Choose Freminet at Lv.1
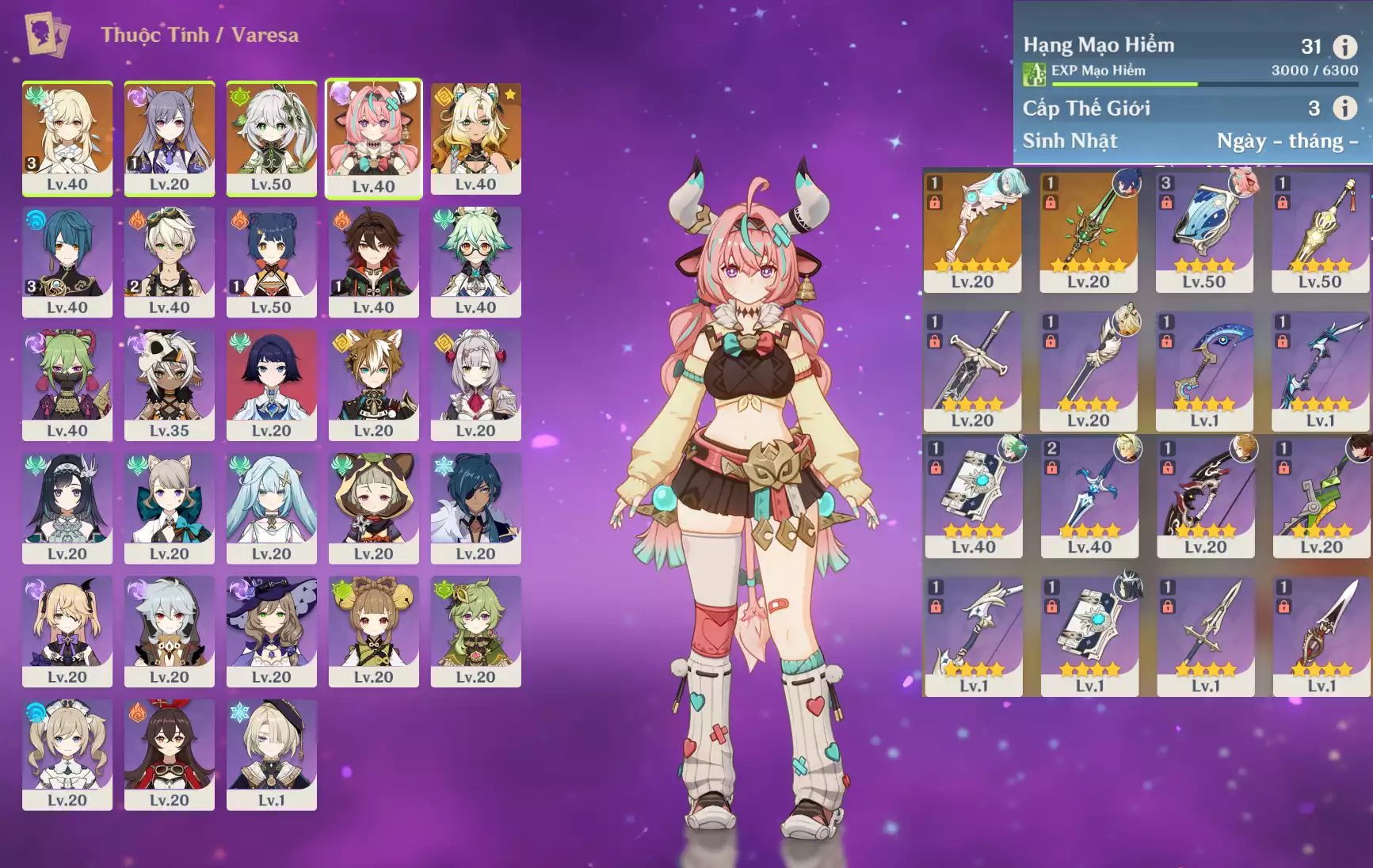The height and width of the screenshot is (868, 1373). [x=272, y=754]
